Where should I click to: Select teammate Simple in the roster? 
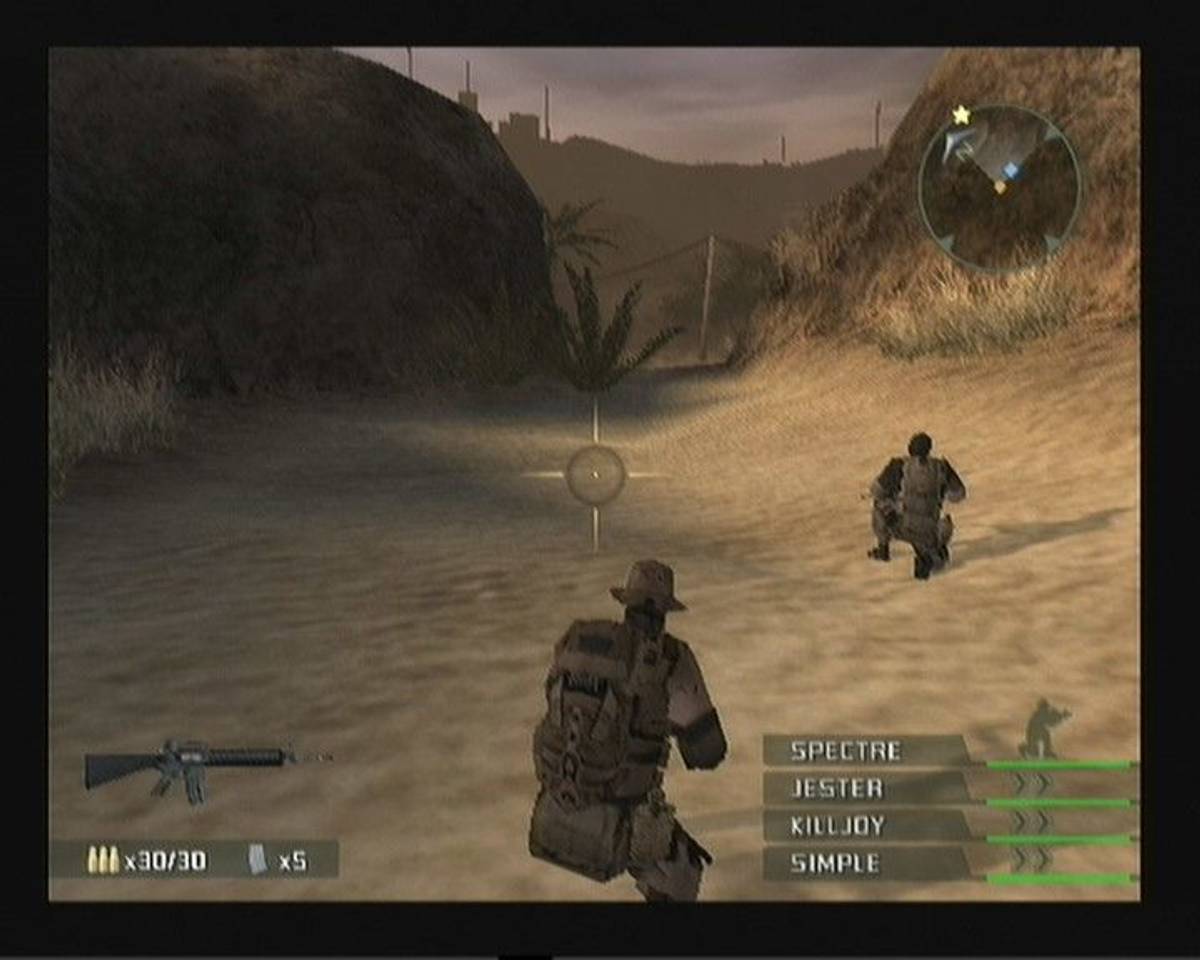(x=835, y=863)
